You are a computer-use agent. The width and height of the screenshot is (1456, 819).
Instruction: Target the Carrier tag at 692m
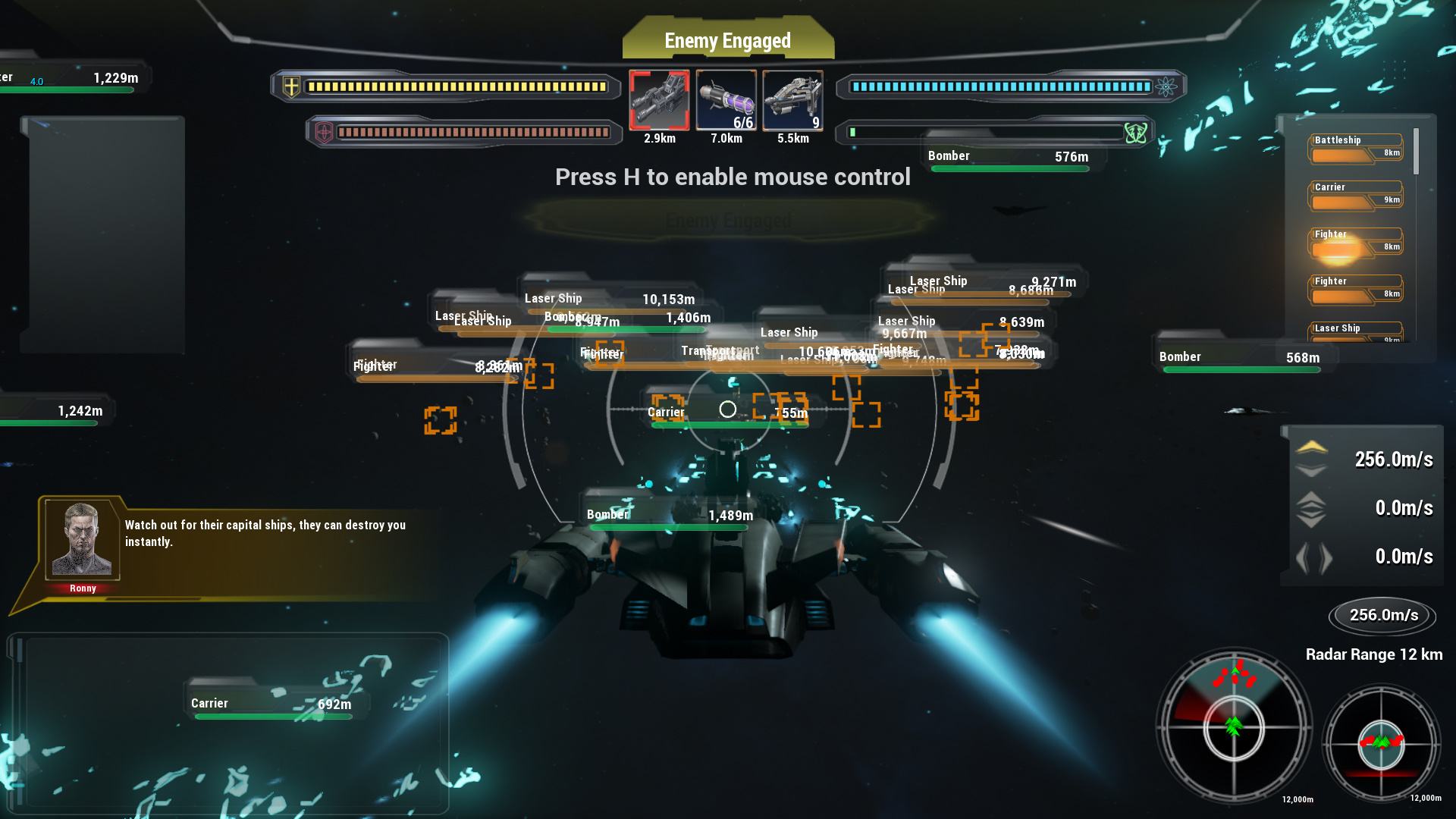click(272, 705)
